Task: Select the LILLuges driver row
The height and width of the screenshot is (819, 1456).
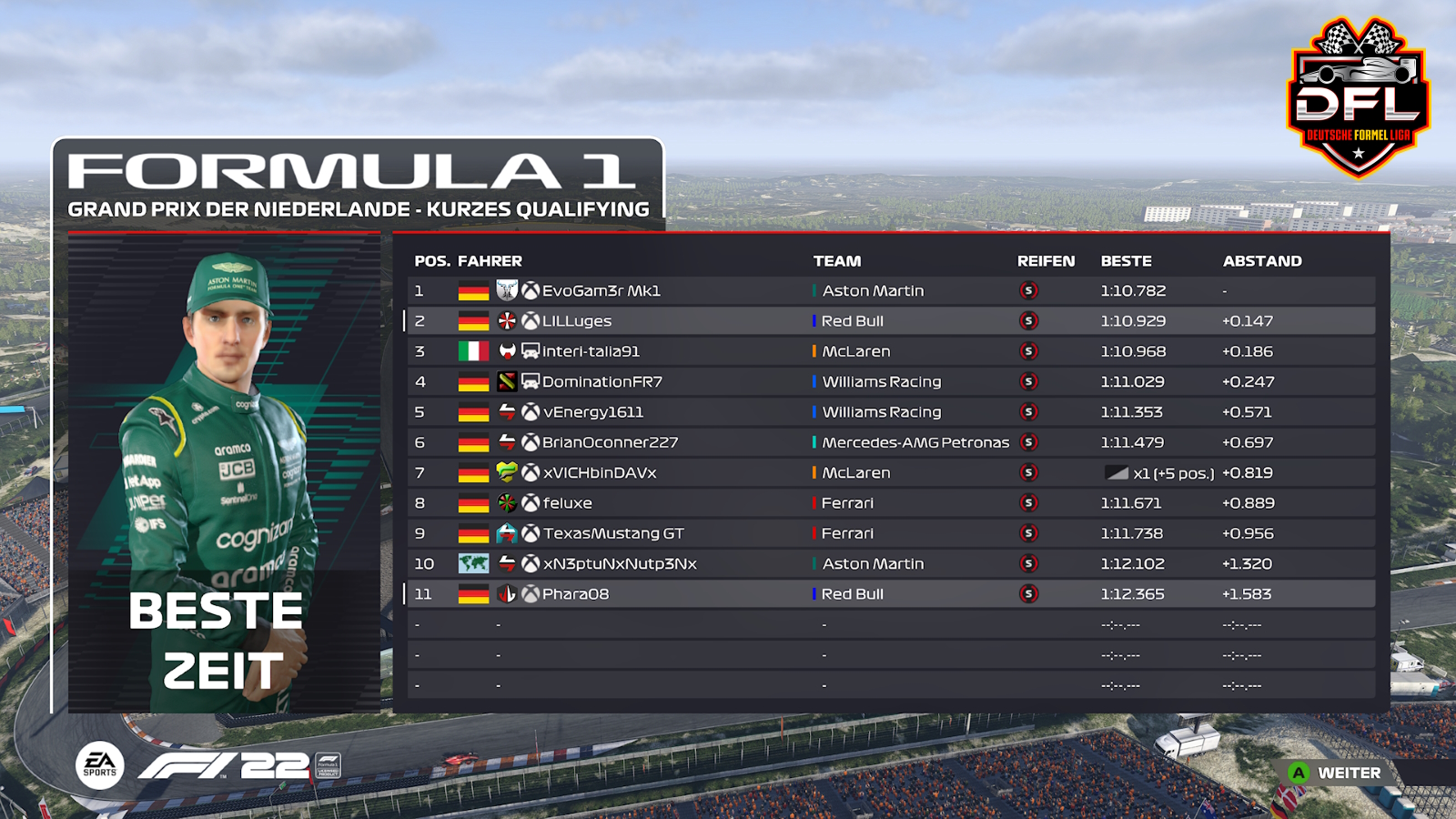Action: pos(577,321)
